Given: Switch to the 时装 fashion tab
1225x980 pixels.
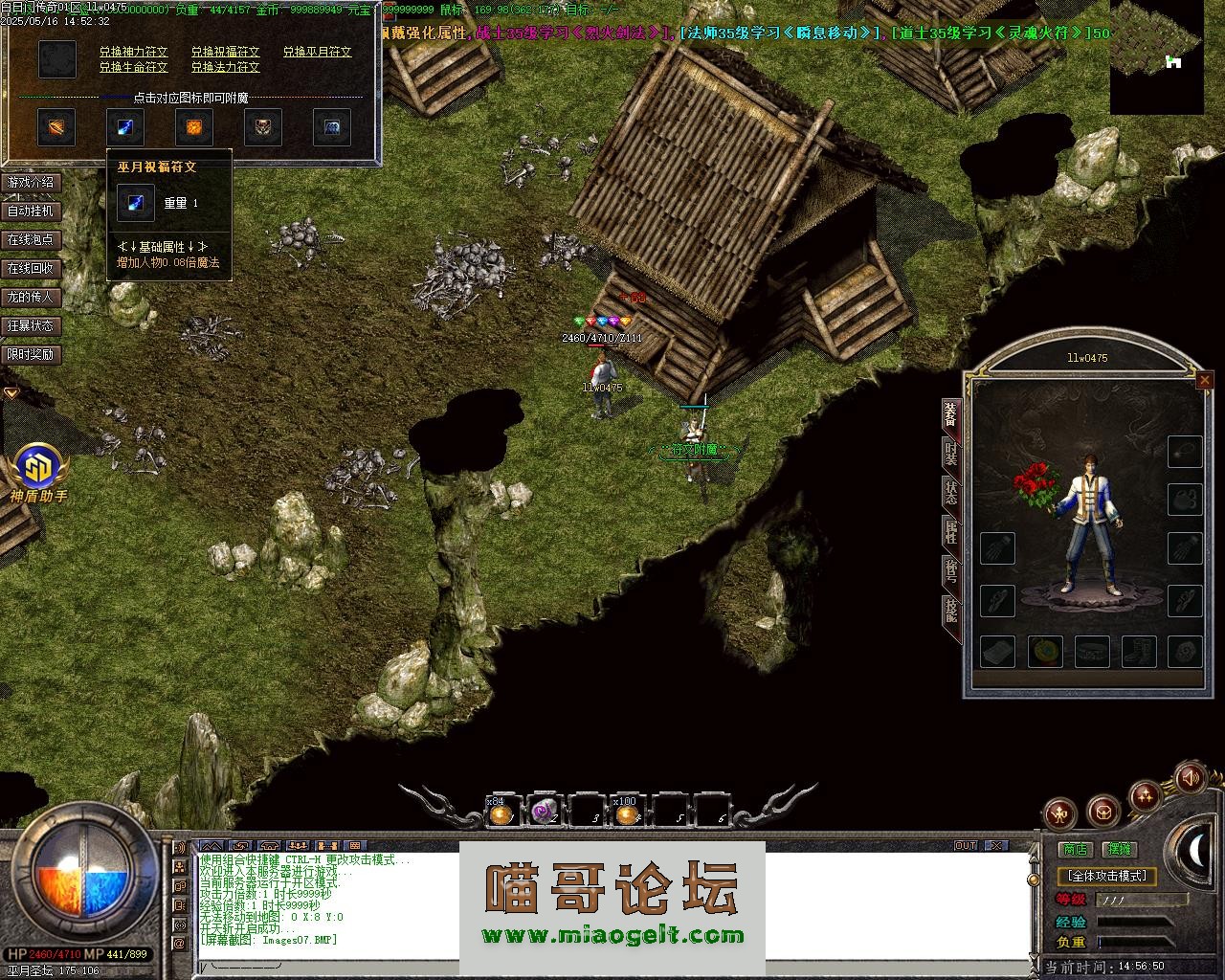Looking at the screenshot, I should point(950,454).
